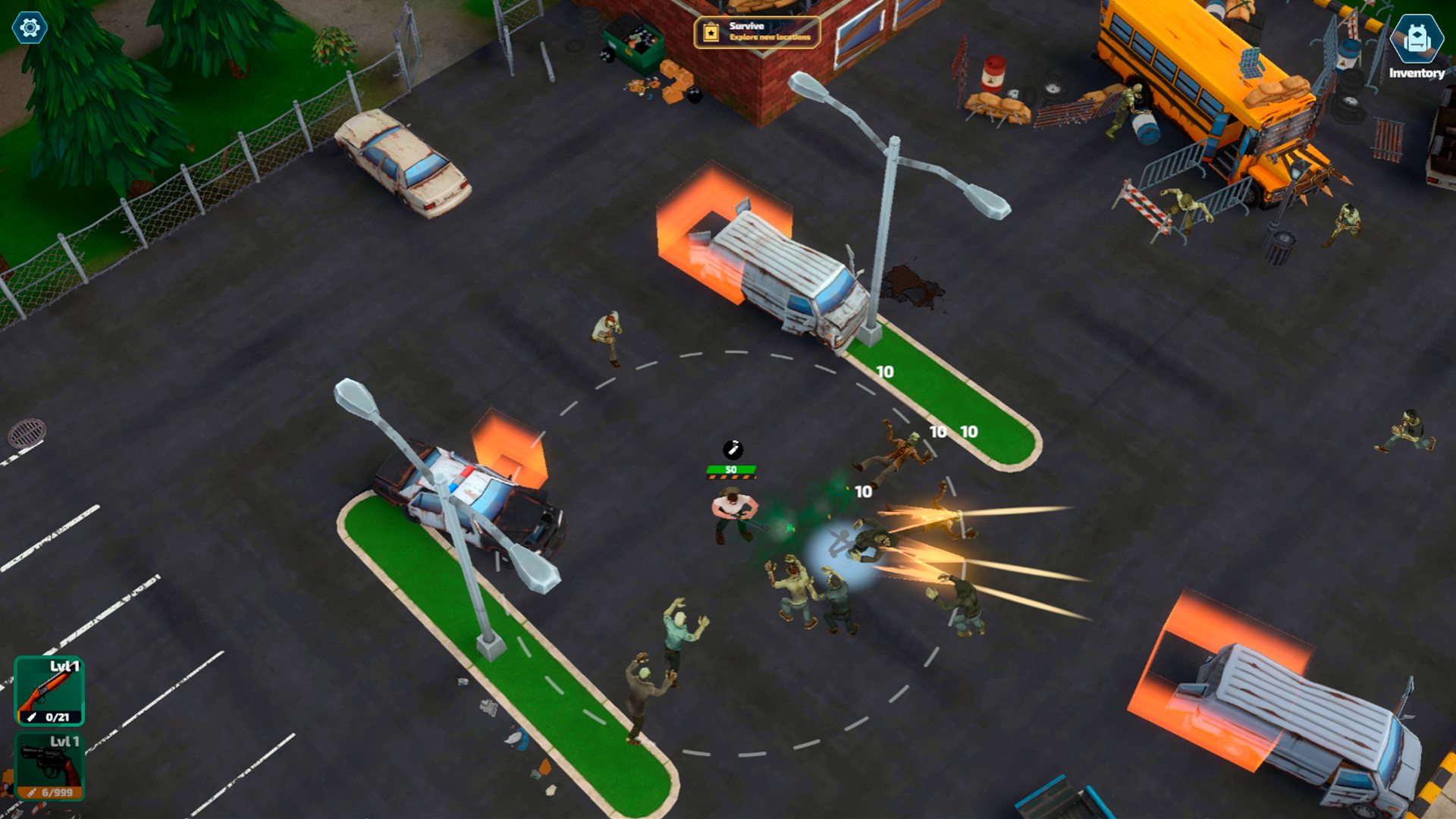Open the settings gear menu

point(28,28)
